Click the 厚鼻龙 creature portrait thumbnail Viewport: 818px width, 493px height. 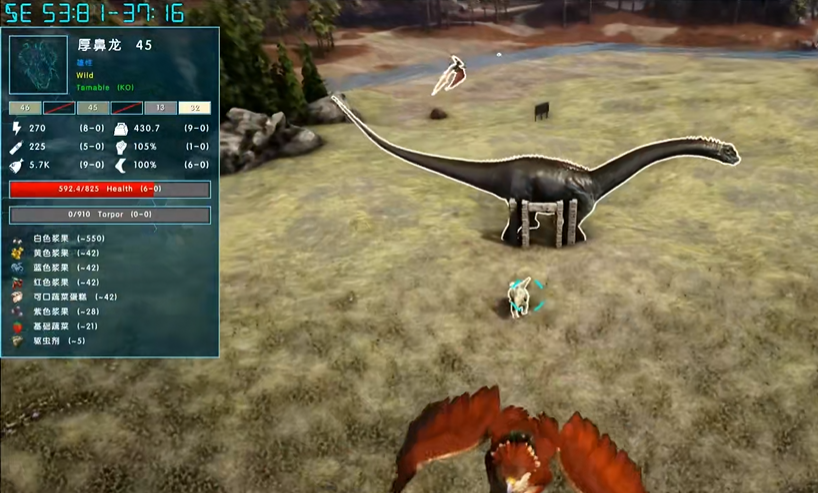[39, 65]
